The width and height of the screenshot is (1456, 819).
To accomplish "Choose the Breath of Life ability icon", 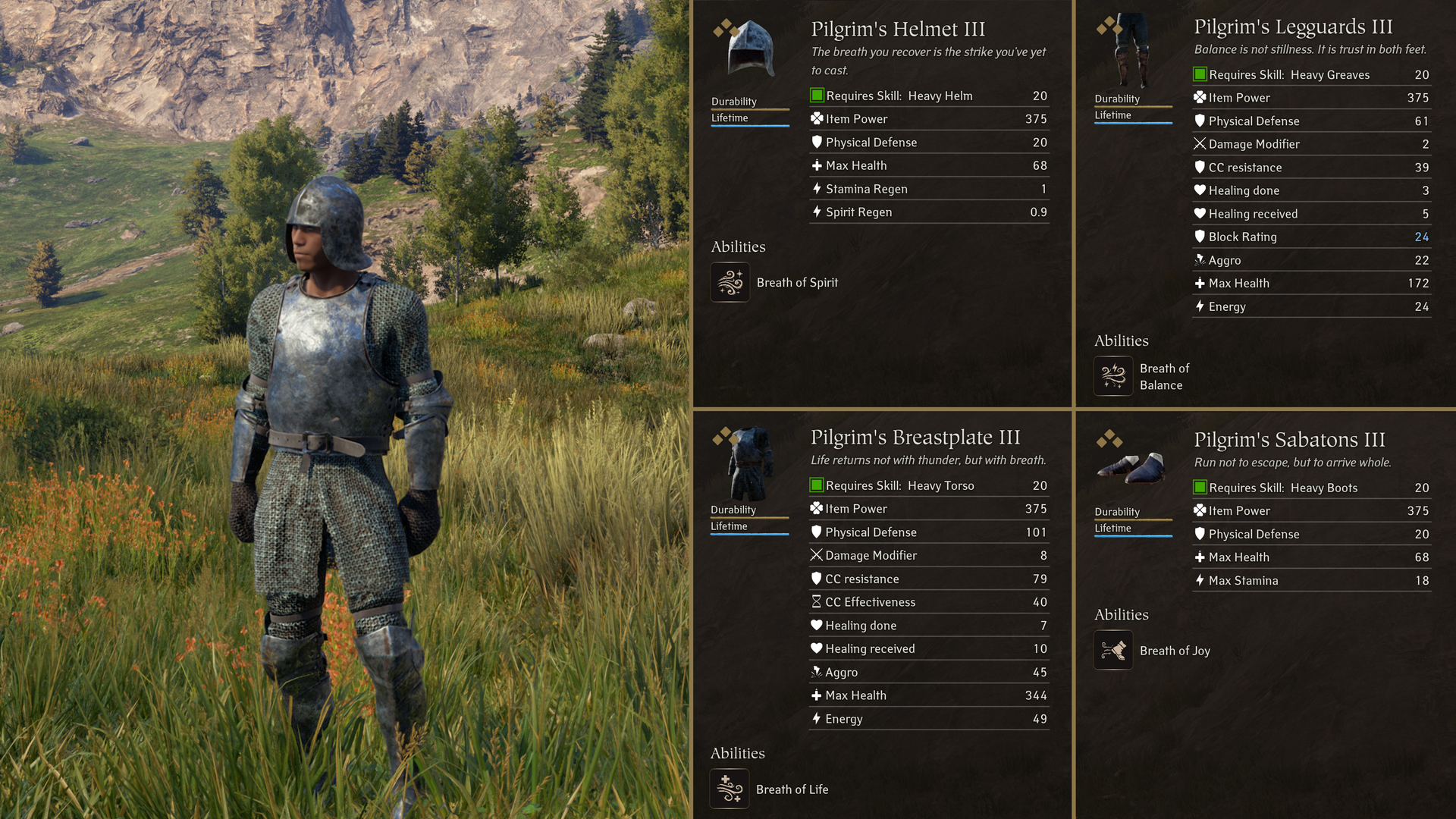I will 730,789.
